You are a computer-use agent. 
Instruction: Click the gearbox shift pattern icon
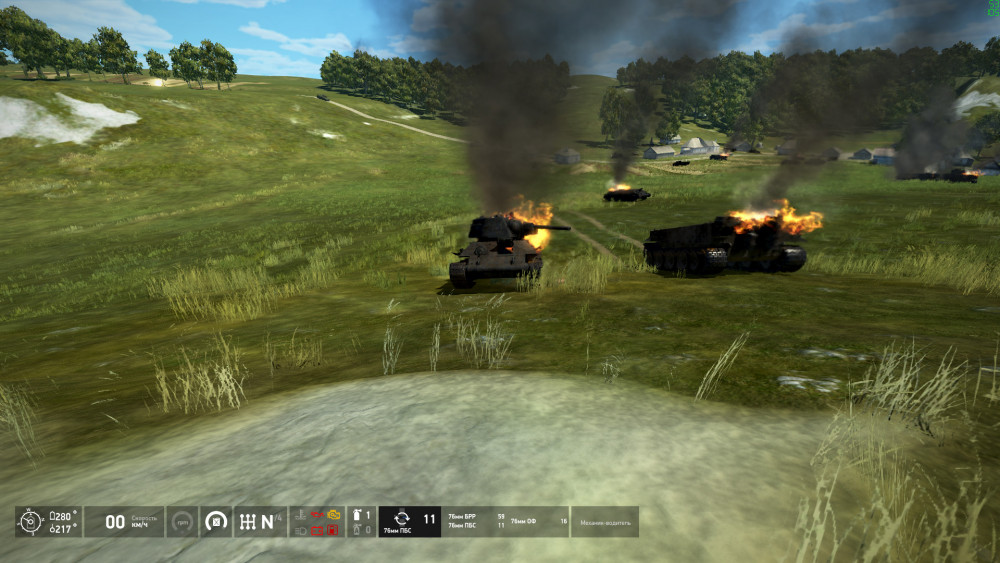click(x=247, y=521)
